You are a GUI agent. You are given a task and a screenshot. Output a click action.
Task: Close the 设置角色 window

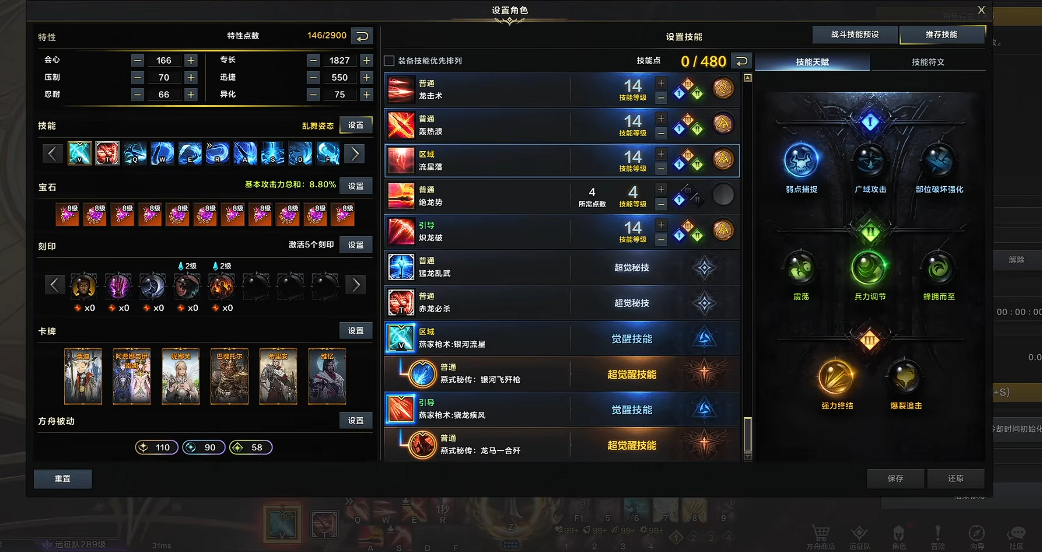click(x=981, y=11)
